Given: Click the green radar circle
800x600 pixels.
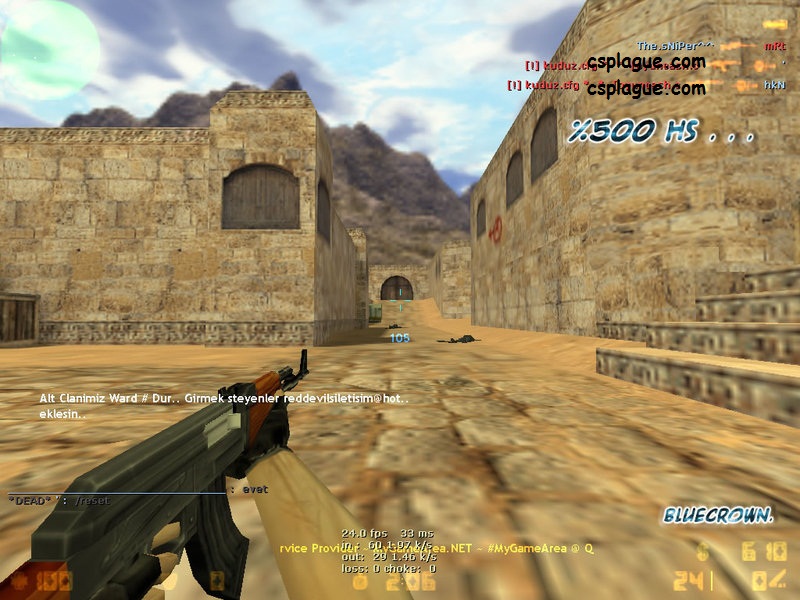Looking at the screenshot, I should (48, 48).
